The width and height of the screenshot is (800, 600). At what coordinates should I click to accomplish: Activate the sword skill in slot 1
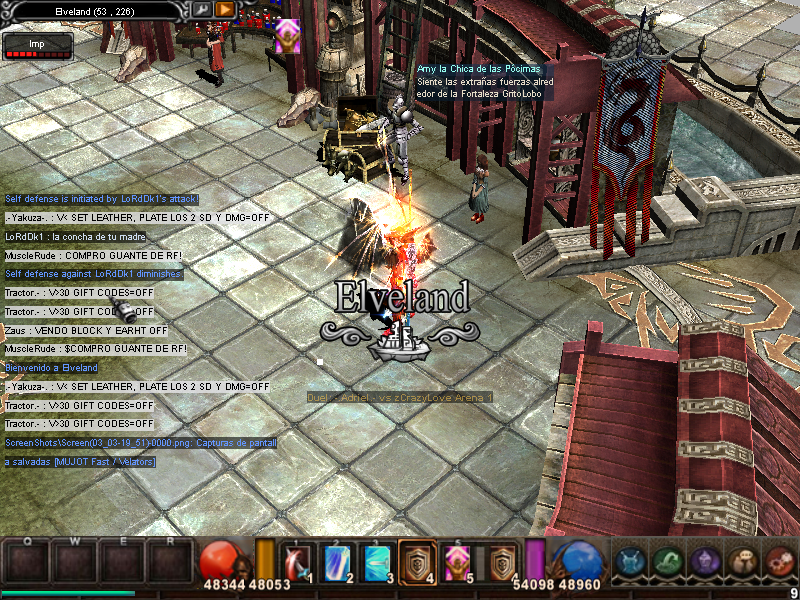click(299, 562)
